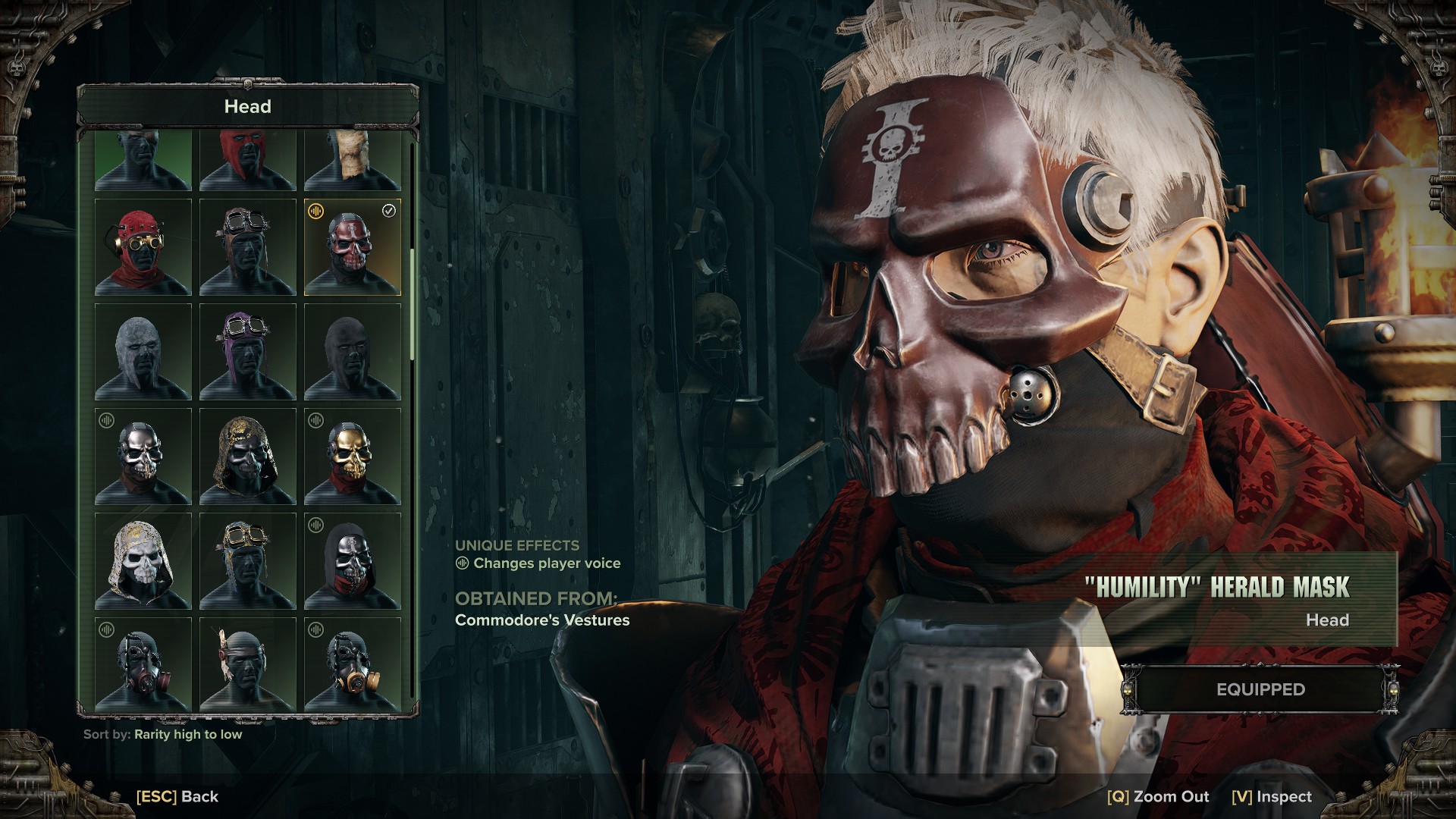The image size is (1456, 819).
Task: Pick the grey cloth hood headgear
Action: pyautogui.click(x=143, y=352)
